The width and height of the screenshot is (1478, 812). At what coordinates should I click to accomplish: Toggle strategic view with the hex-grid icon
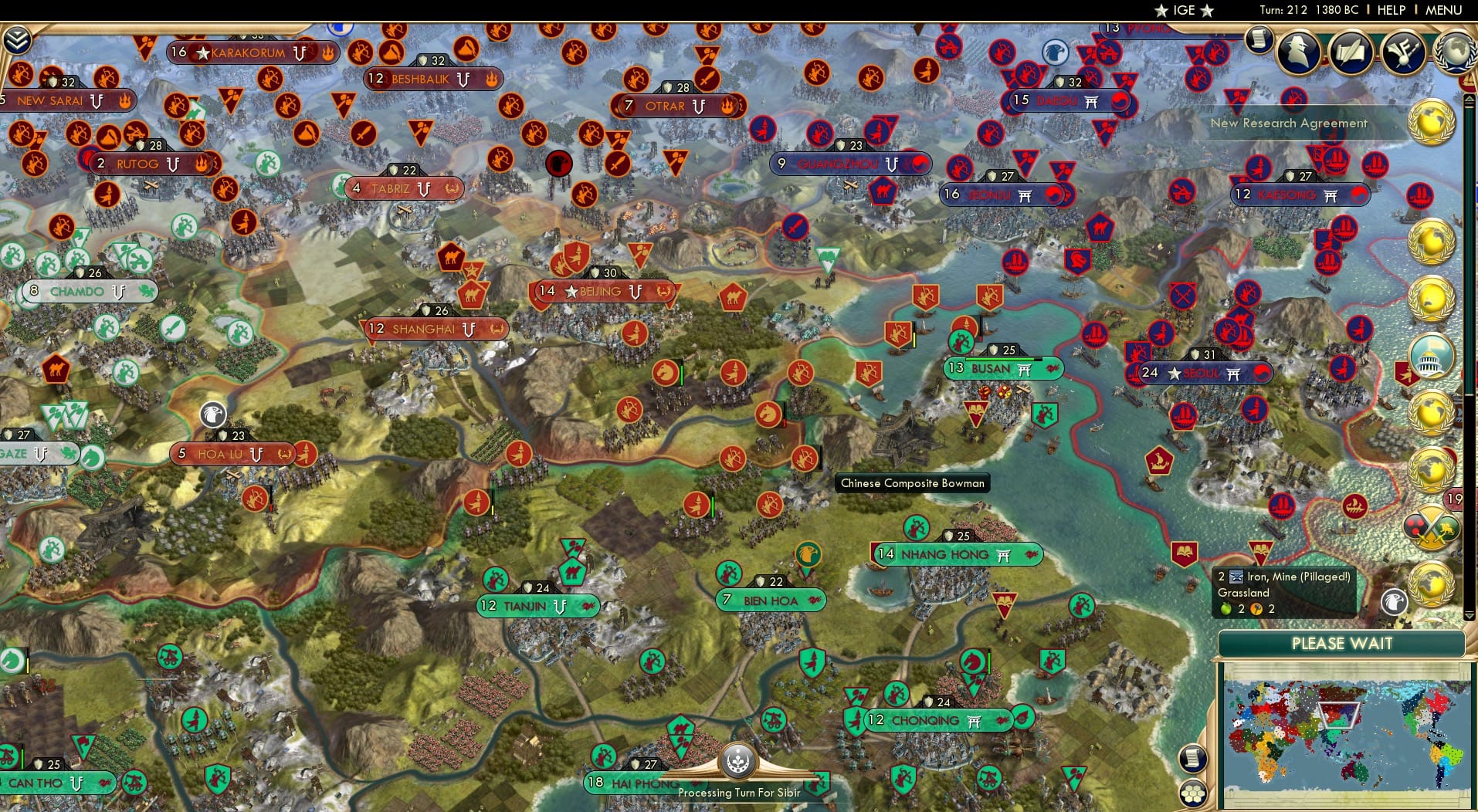1193,792
